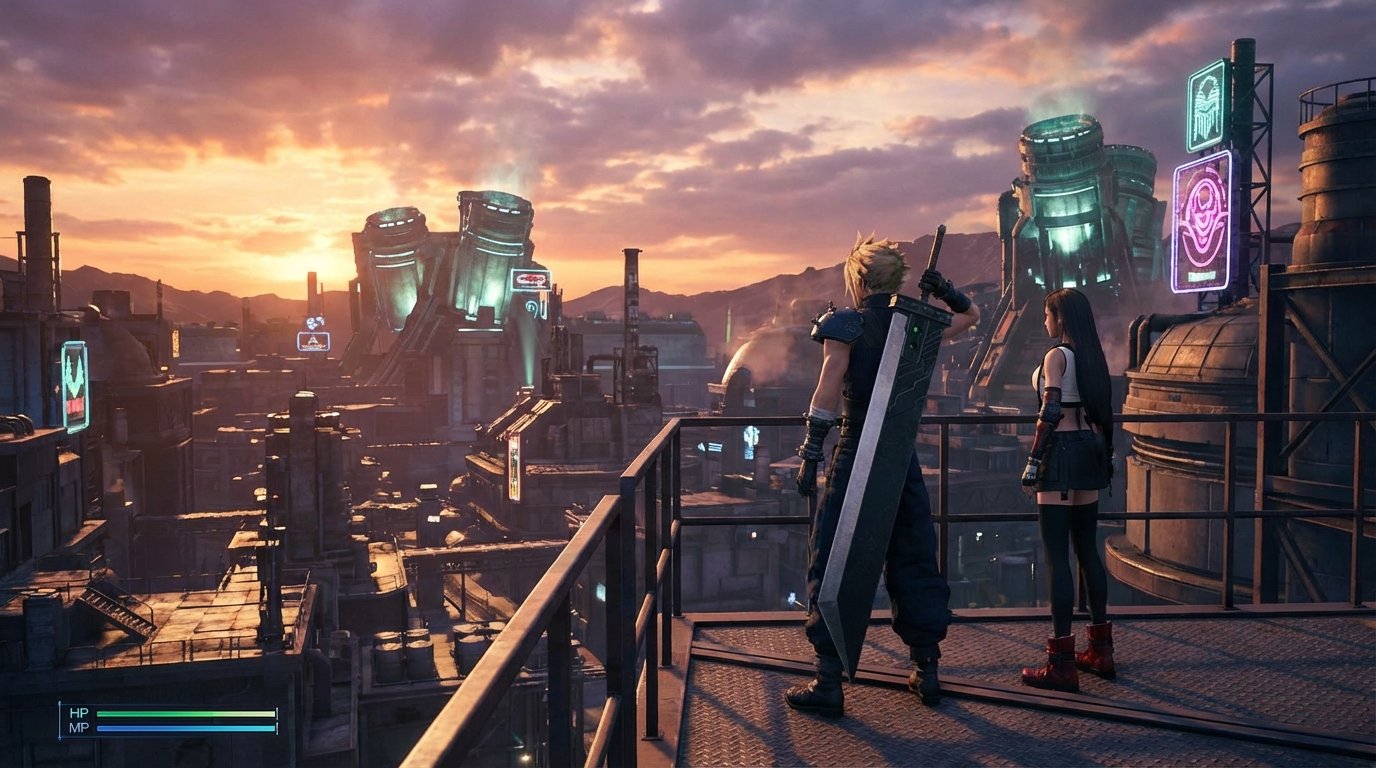The width and height of the screenshot is (1376, 768).
Task: Select Tifa, the dark-haired character
Action: click(x=1066, y=450)
